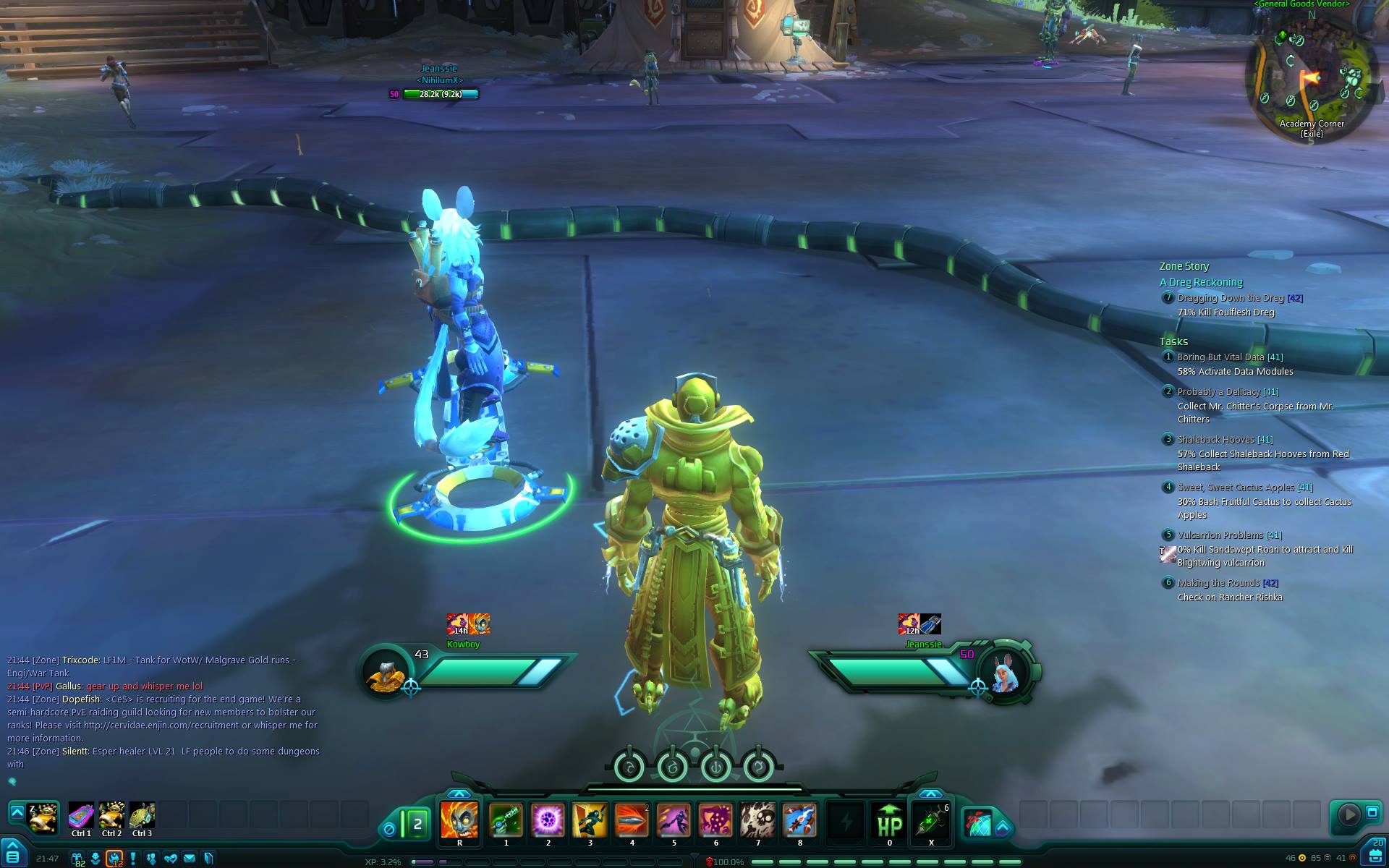Image resolution: width=1389 pixels, height=868 pixels.
Task: Trigger the purple orb ability in slot 2
Action: click(x=548, y=820)
